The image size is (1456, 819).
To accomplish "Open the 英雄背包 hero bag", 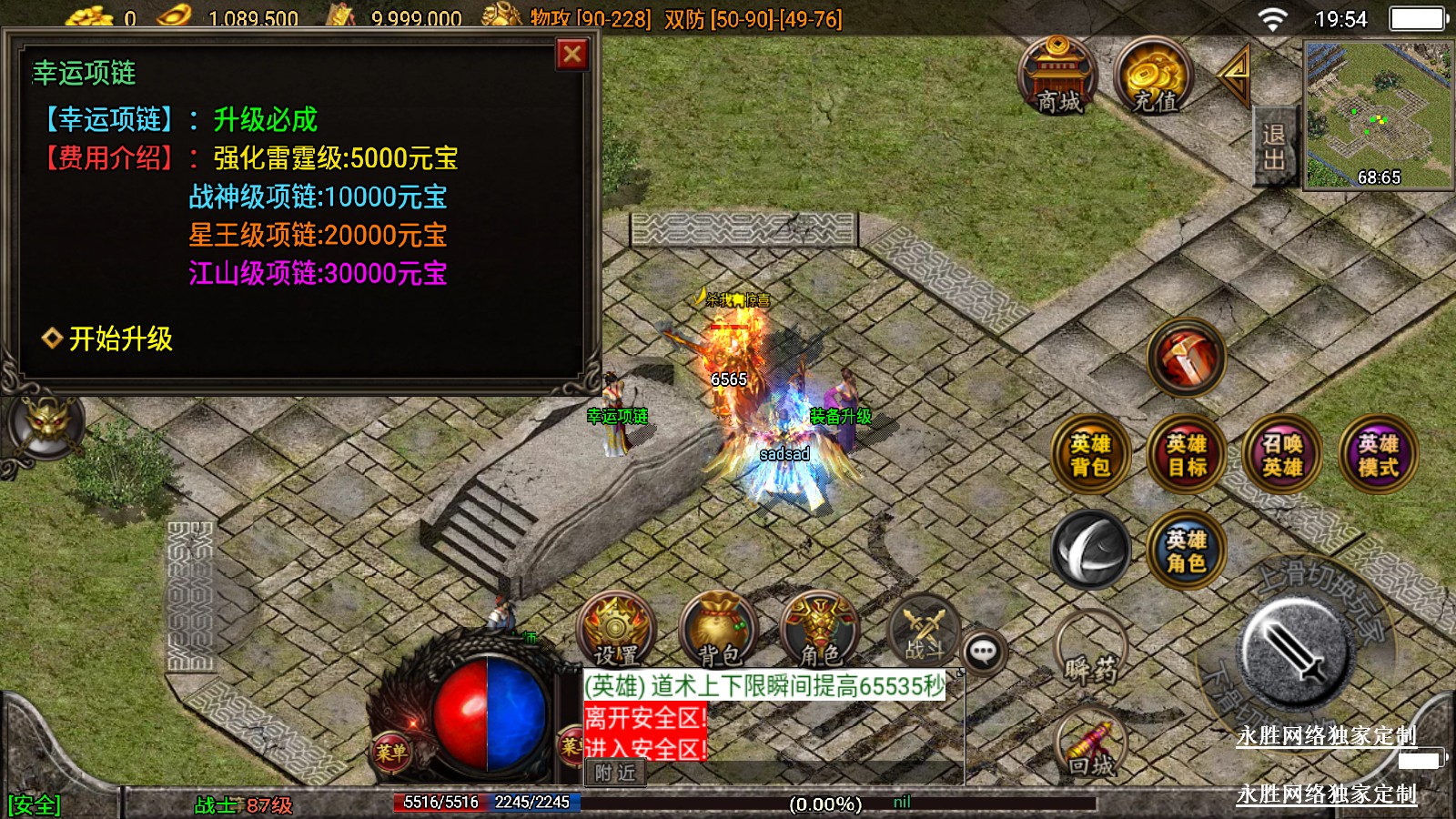I will click(1090, 455).
